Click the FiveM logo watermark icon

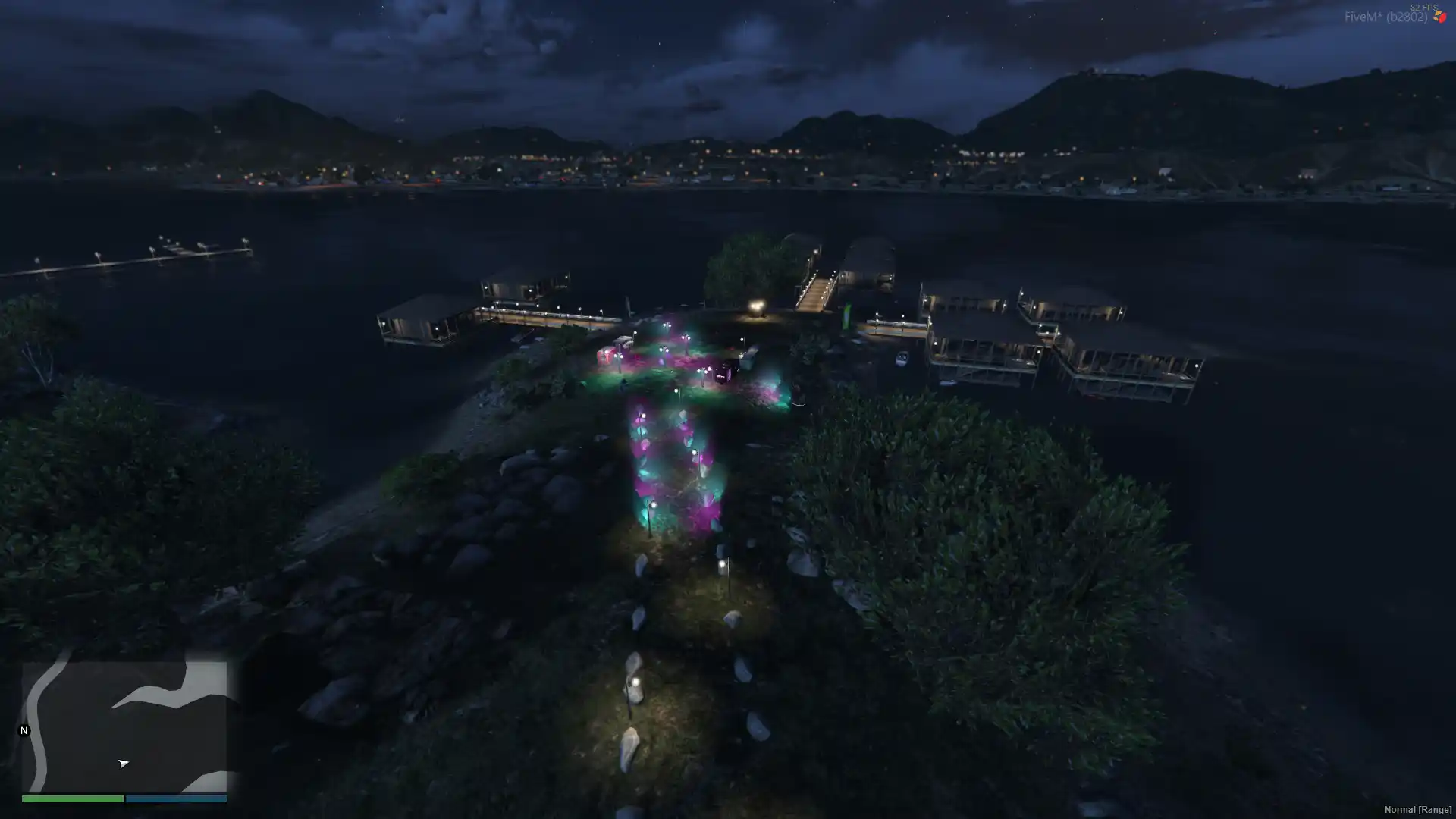point(1439,17)
